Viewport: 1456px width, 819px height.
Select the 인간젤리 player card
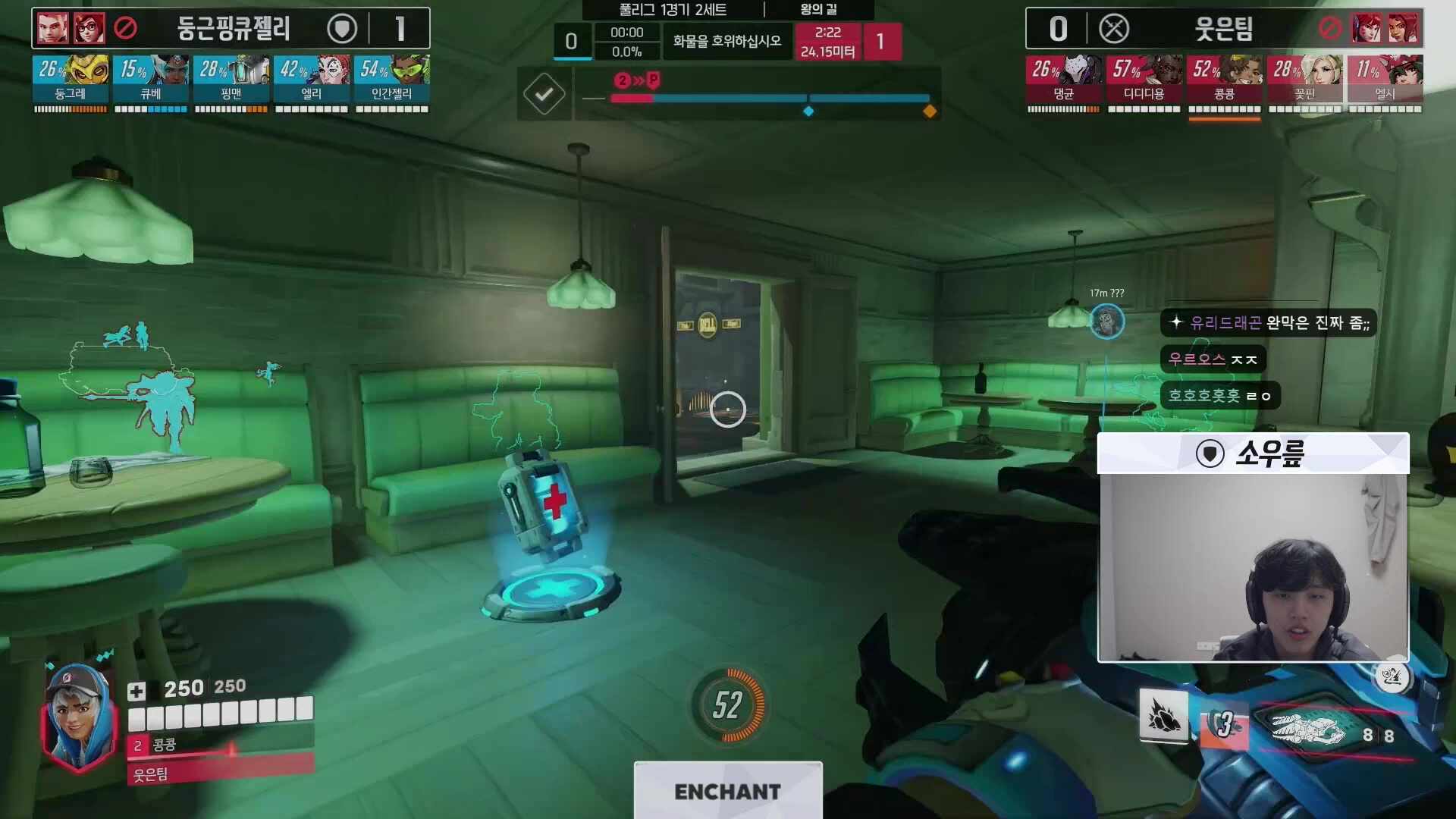click(392, 80)
